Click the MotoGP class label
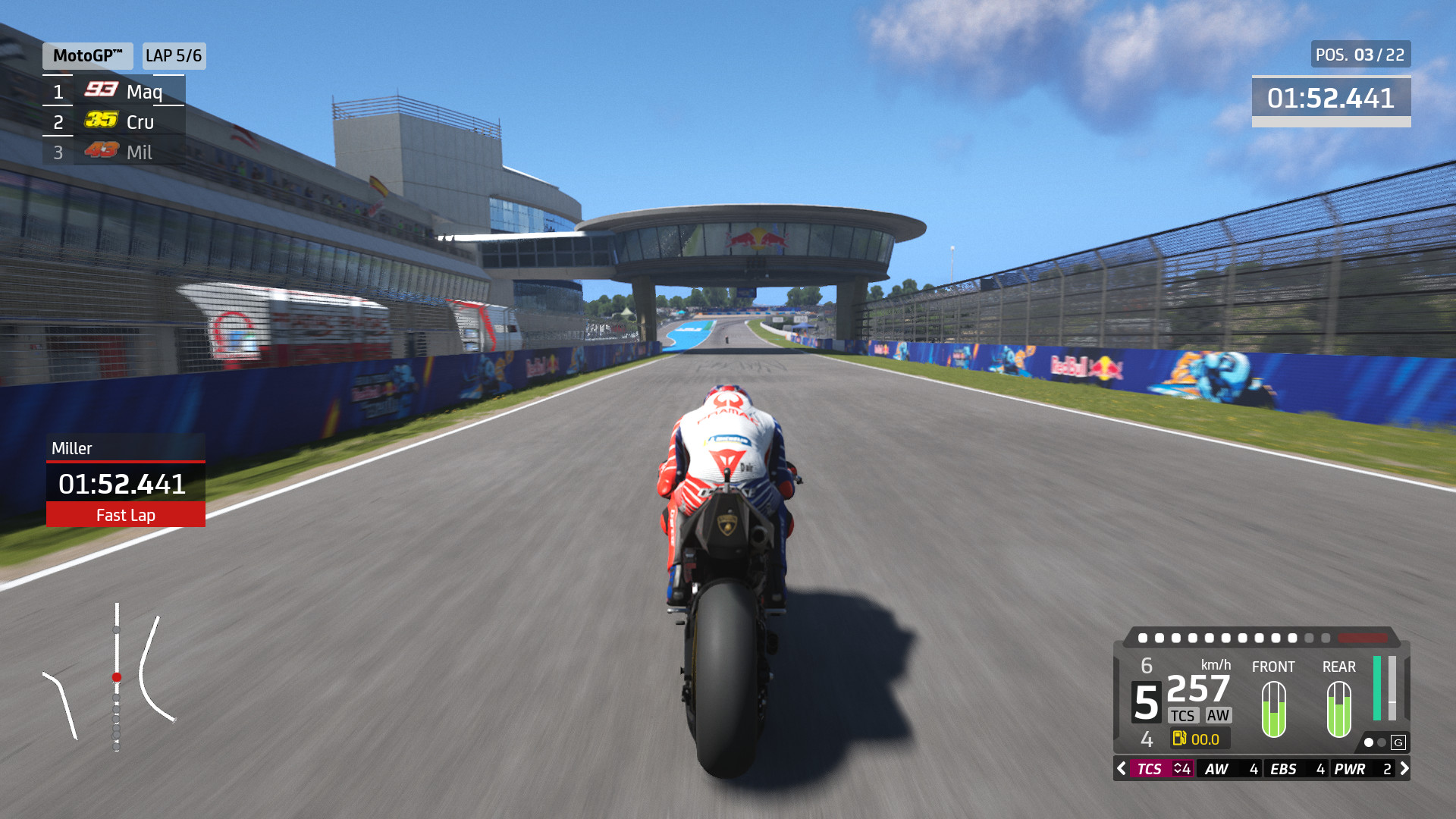Viewport: 1456px width, 819px height. (87, 55)
